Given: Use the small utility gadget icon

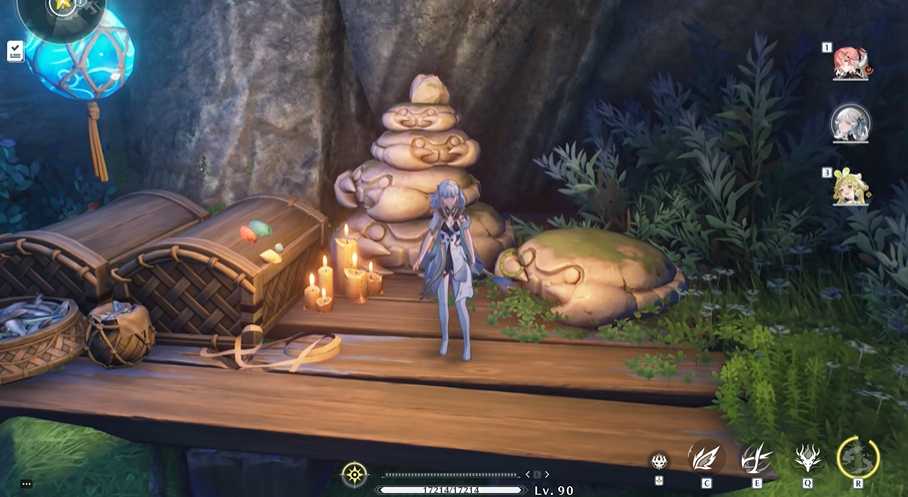Looking at the screenshot, I should click(x=658, y=461).
